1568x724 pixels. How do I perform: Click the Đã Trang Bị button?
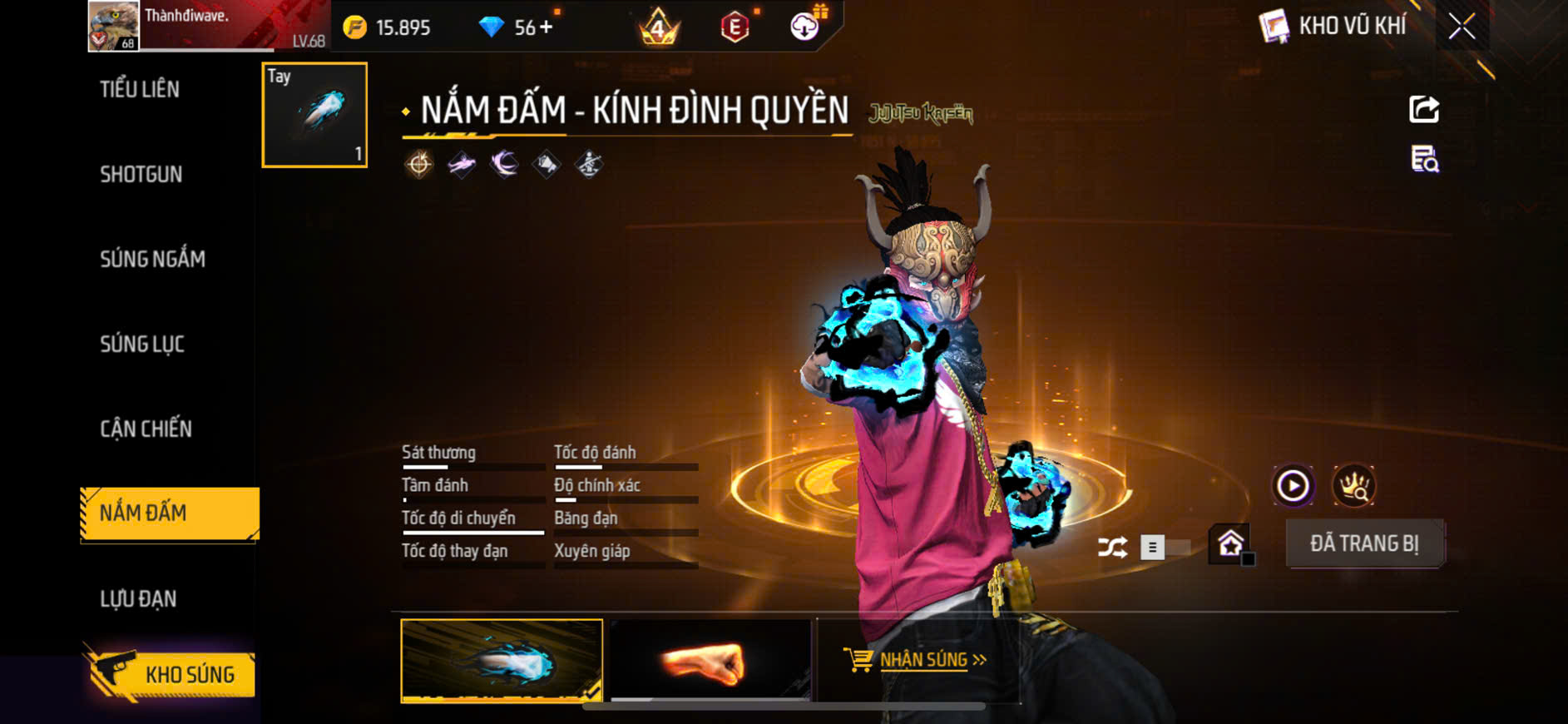(1364, 544)
